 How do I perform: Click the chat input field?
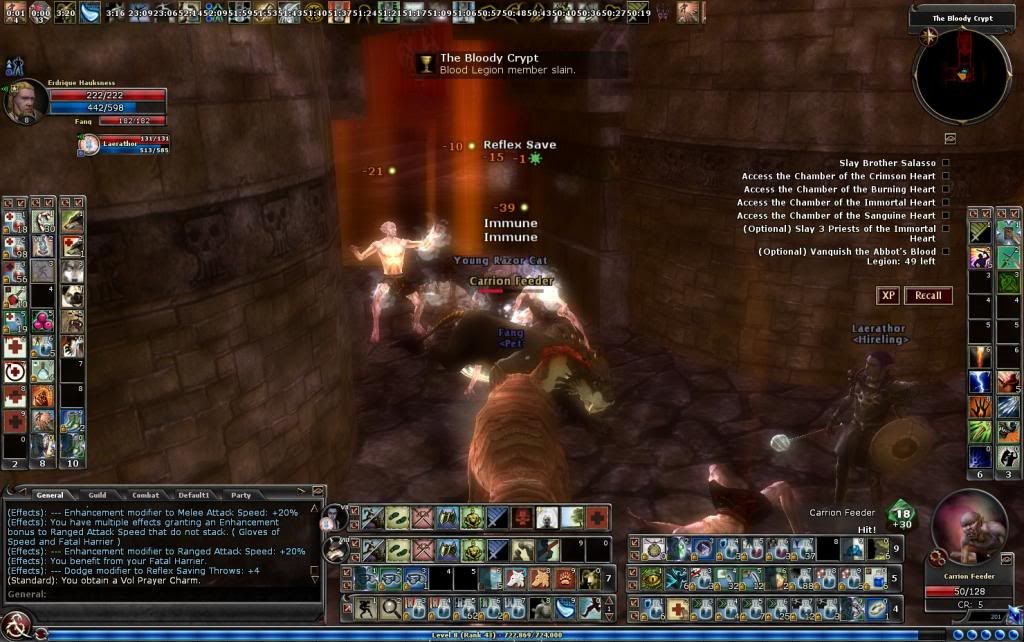(160, 594)
